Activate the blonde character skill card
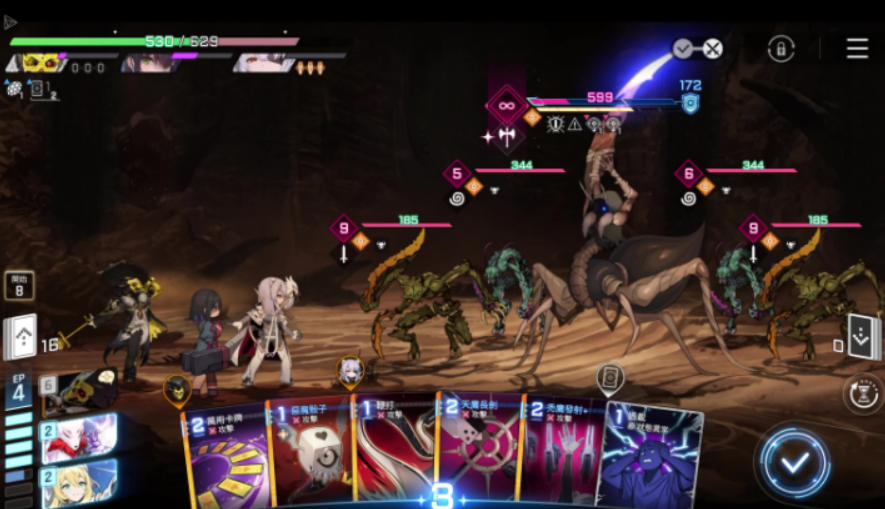Screen dimensions: 885x509 point(78,483)
